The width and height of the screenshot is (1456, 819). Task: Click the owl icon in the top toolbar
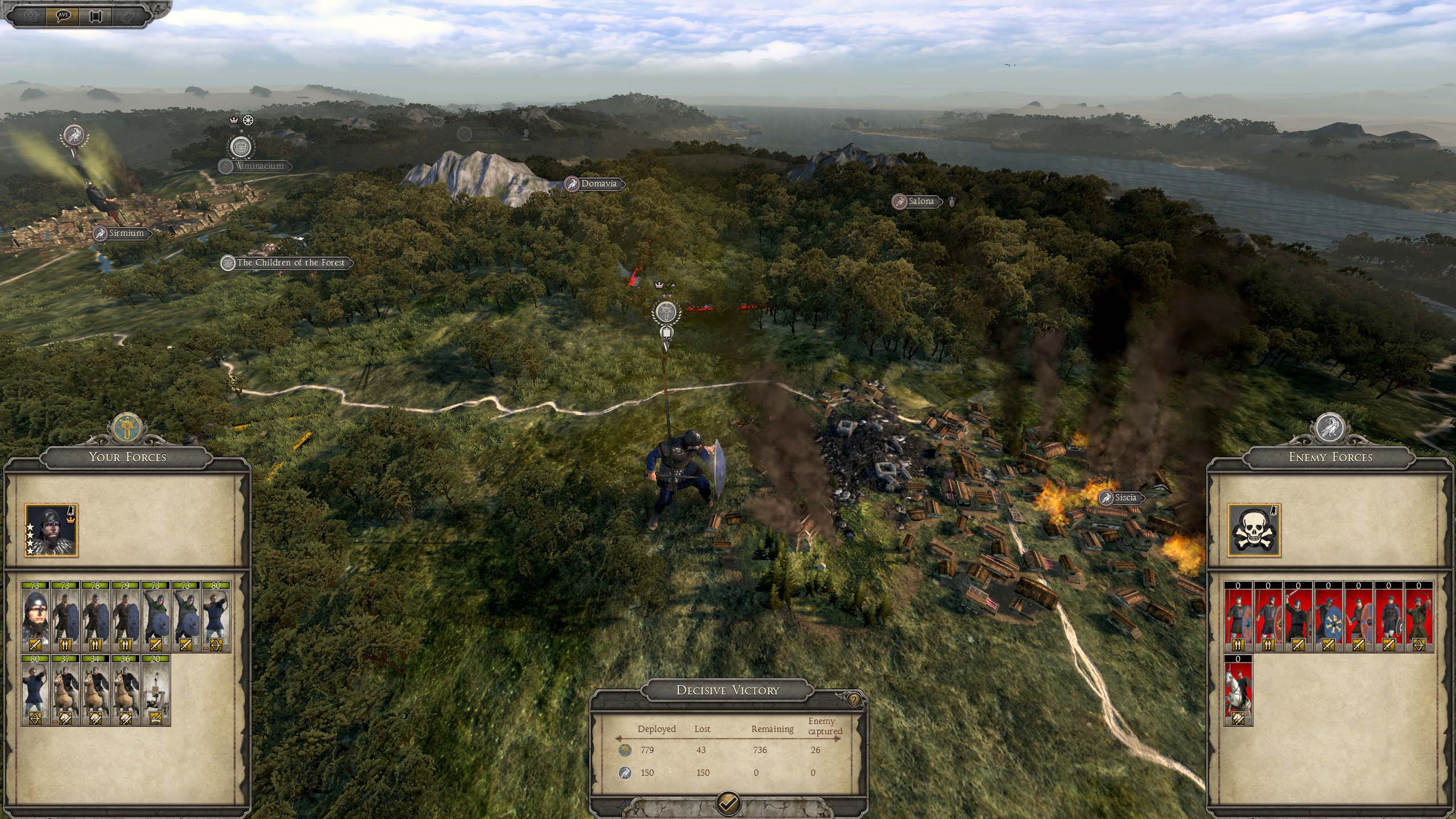129,15
